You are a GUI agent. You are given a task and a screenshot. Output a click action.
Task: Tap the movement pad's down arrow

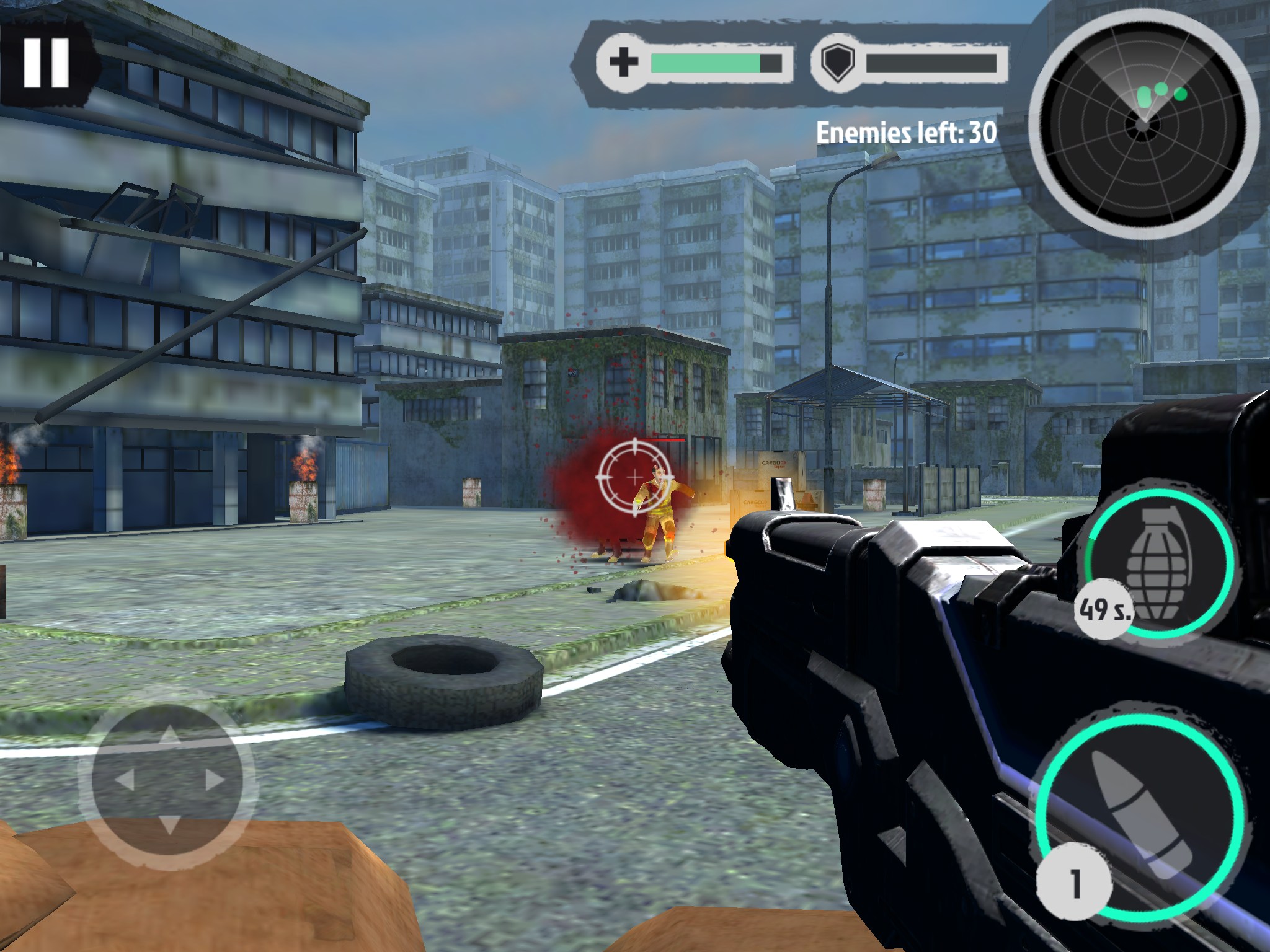pos(169,824)
